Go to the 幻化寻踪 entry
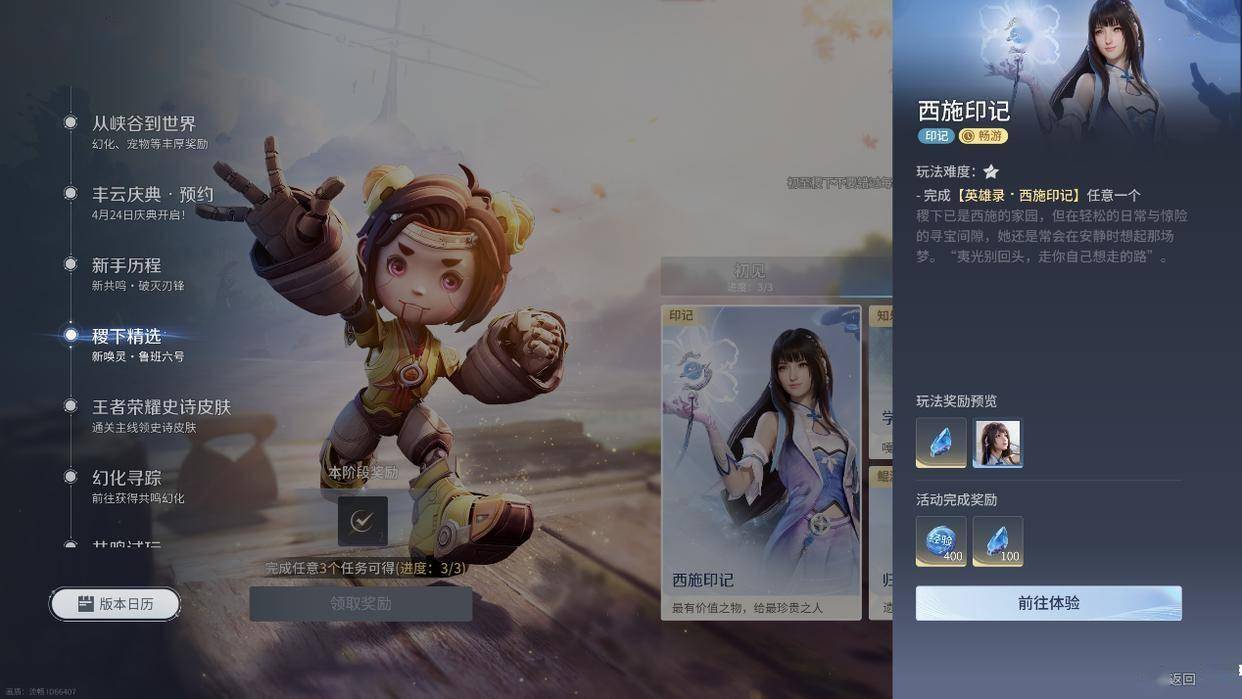Screen dimensions: 1242x699 point(126,479)
